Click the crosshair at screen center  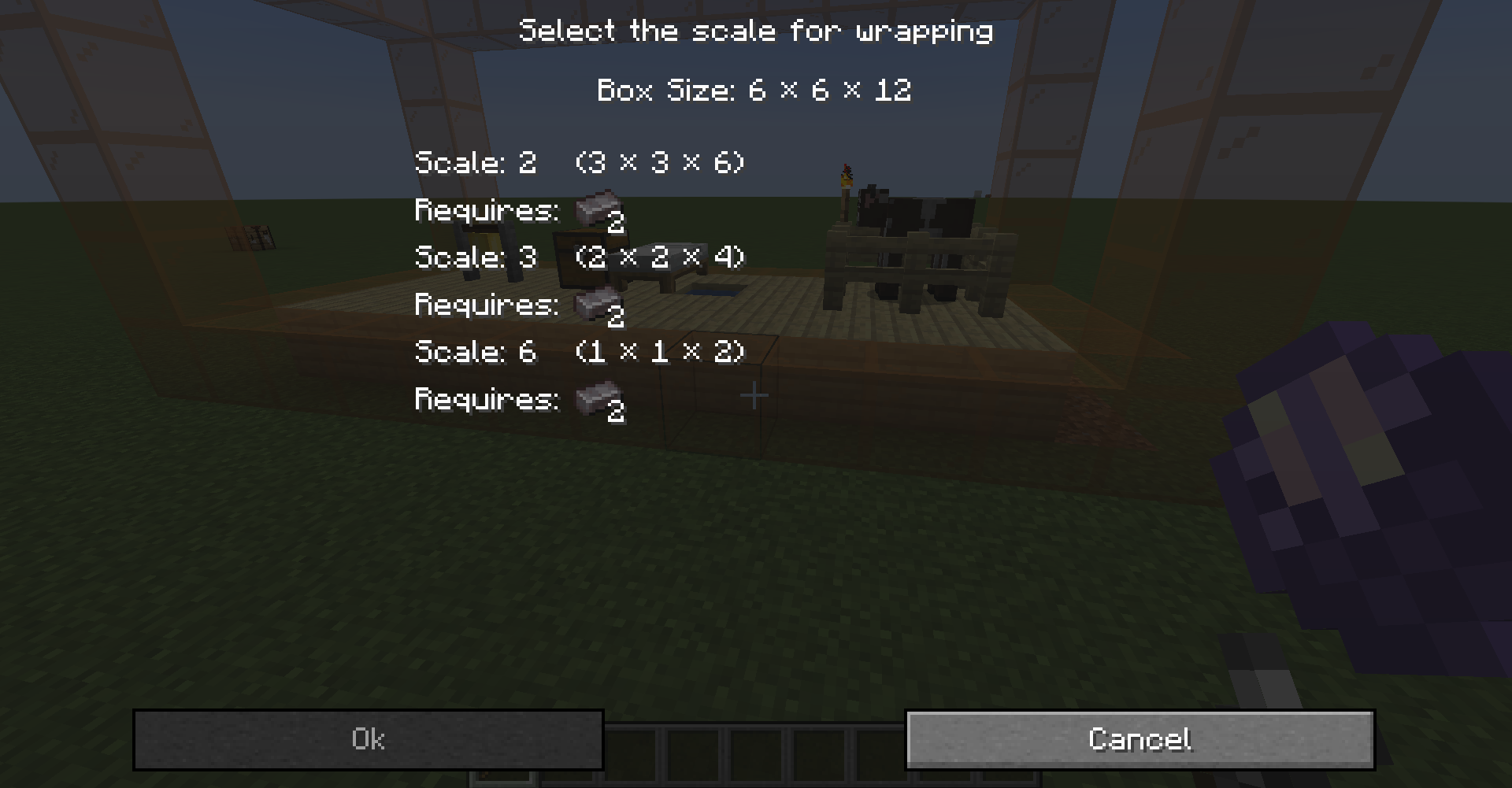coord(754,394)
